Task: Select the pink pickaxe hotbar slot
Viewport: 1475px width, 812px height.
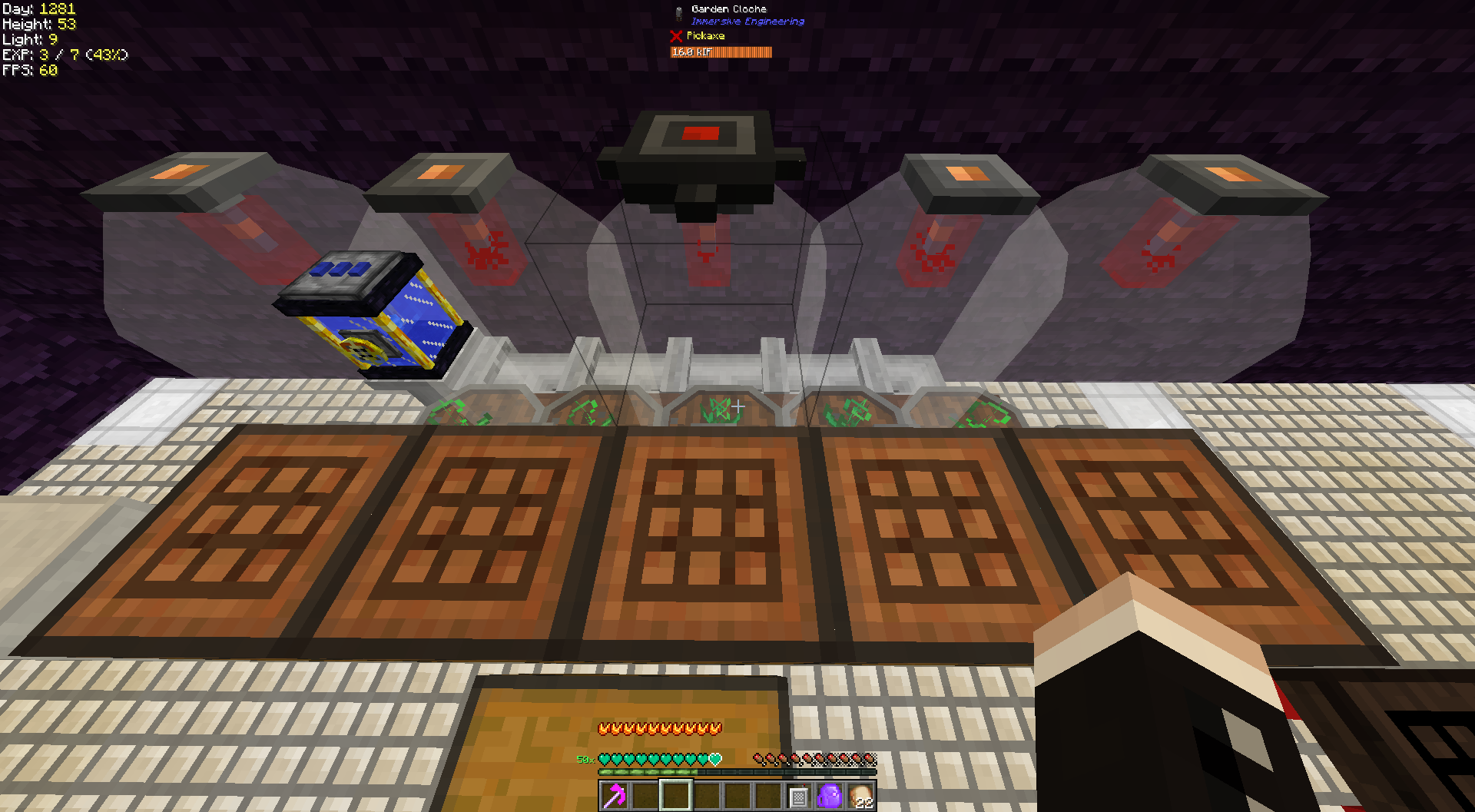Action: point(615,796)
